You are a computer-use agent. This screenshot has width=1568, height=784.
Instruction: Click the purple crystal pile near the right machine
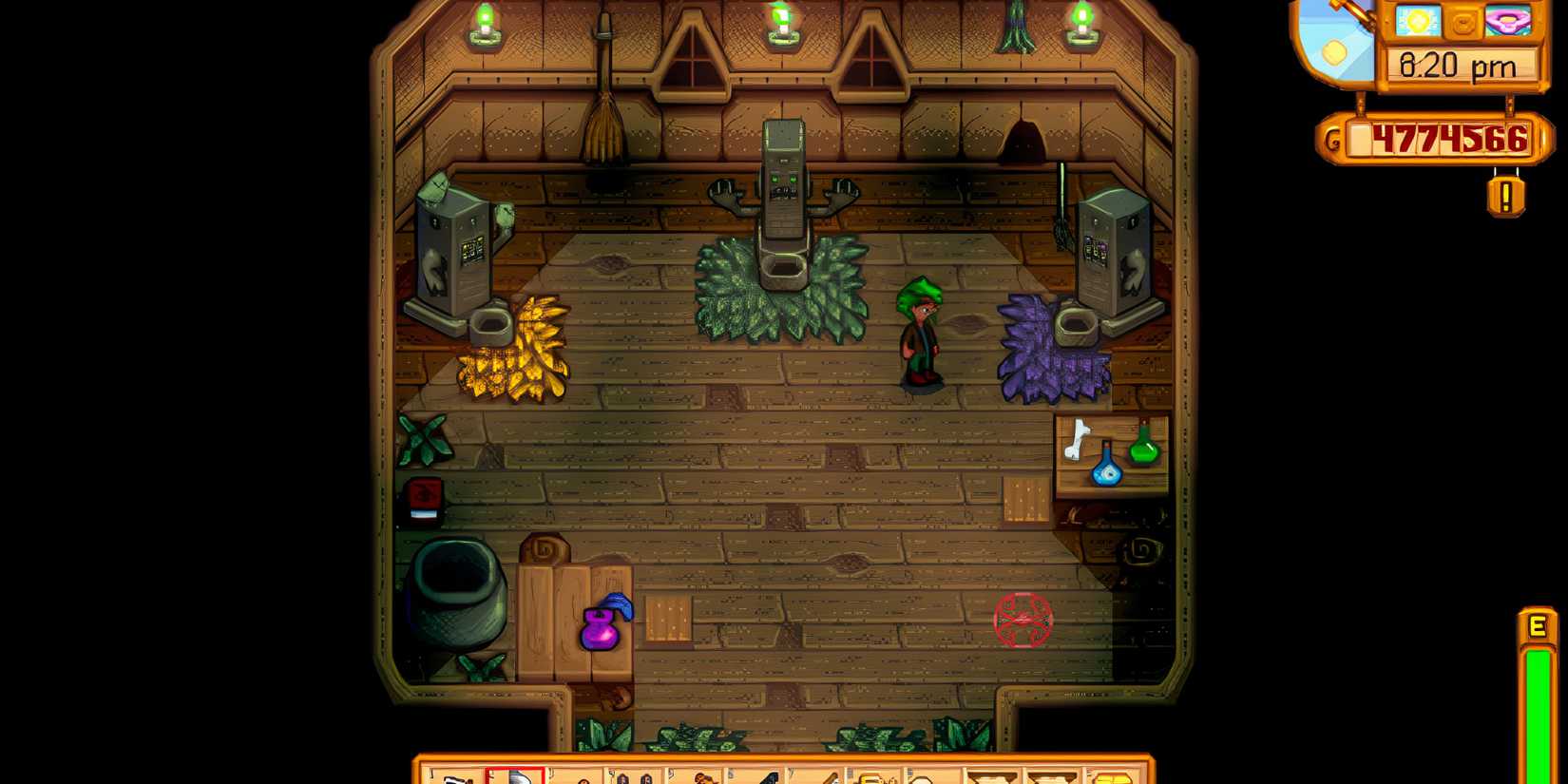pyautogui.click(x=1050, y=352)
